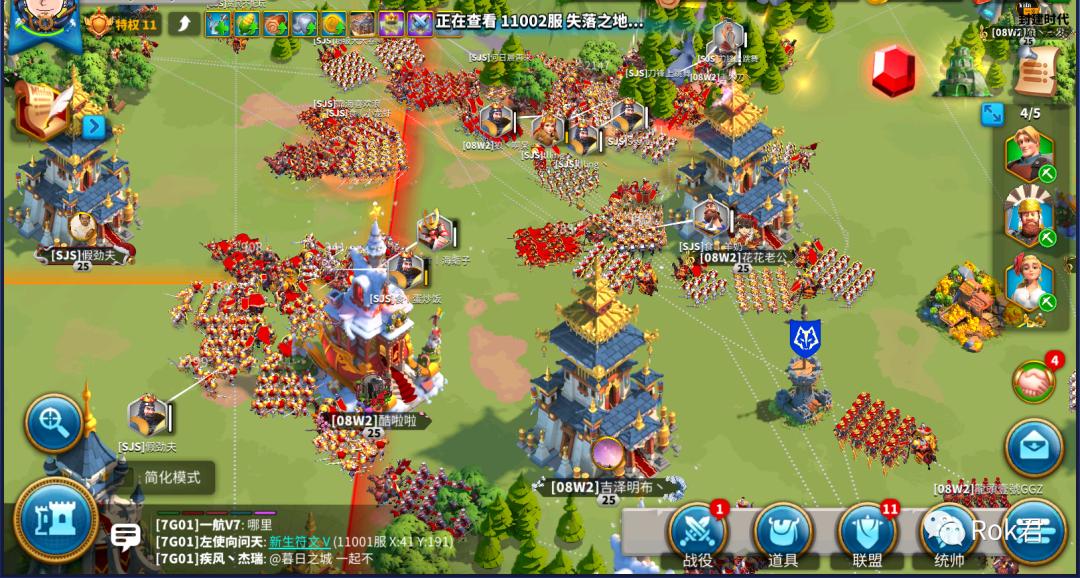Return to city with the castle button

[x=55, y=520]
